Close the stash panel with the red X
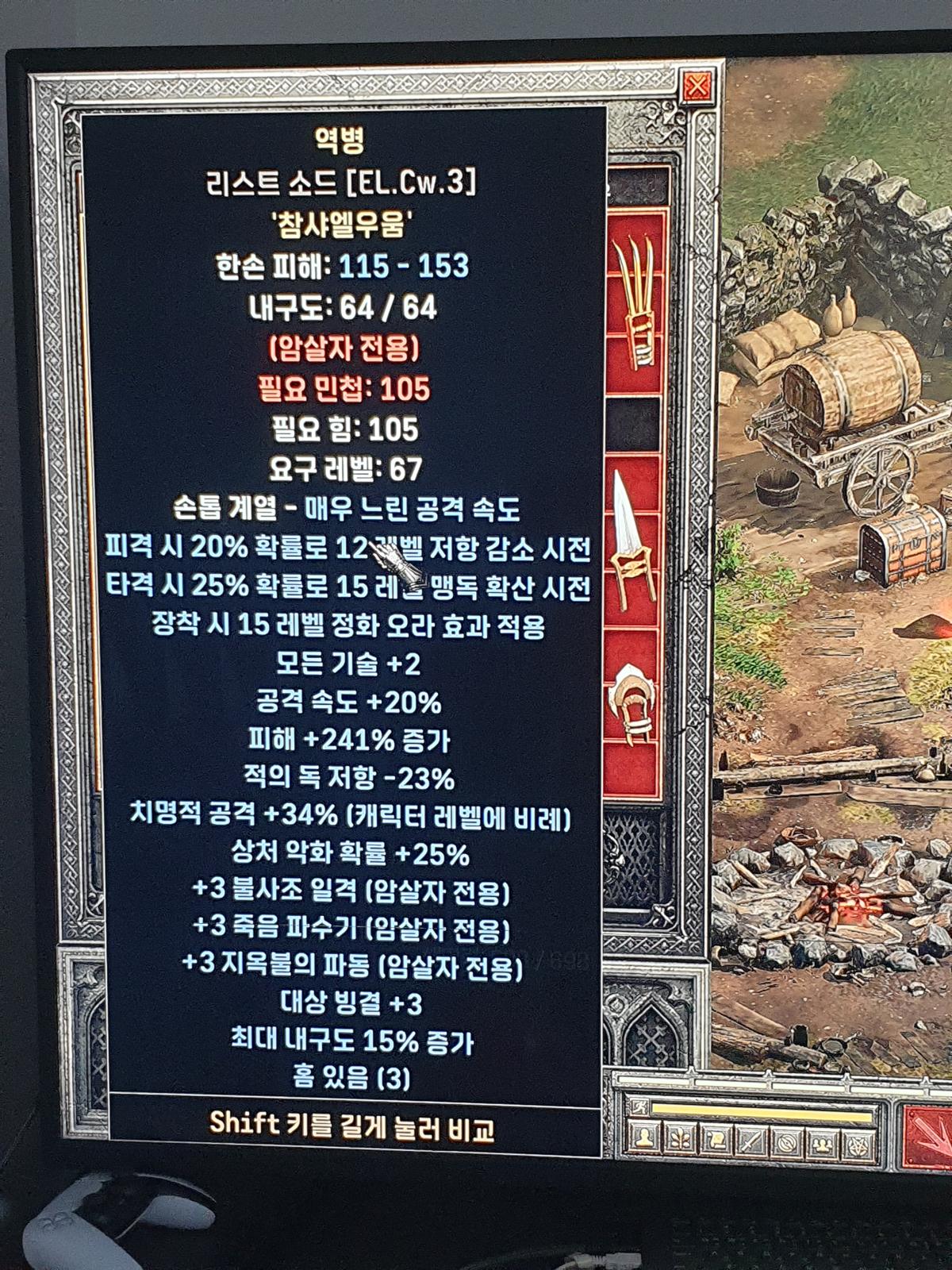Viewport: 952px width, 1270px height. tap(697, 86)
